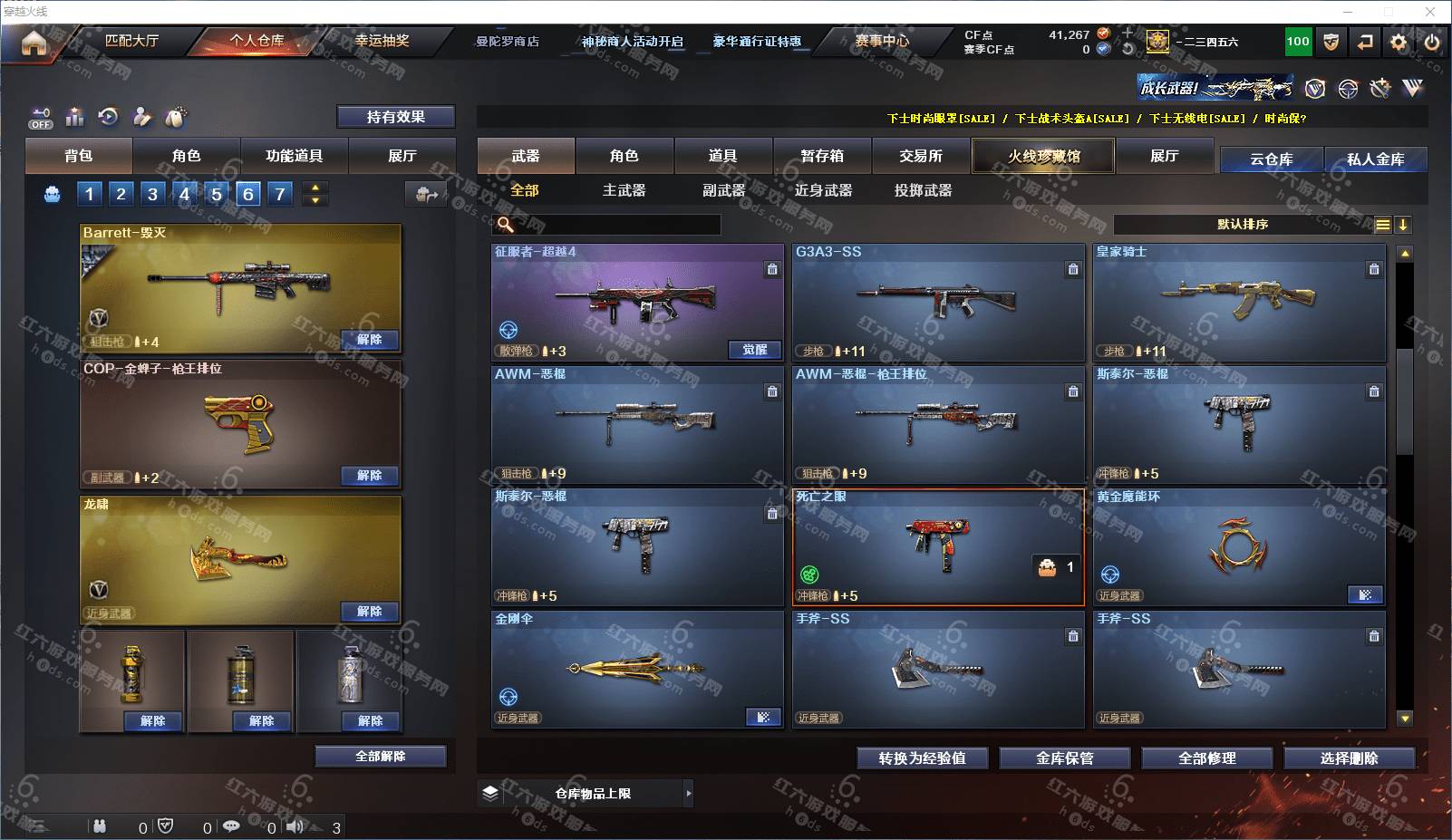Viewport: 1452px width, 840px height.
Task: Click the 持有效果 owned effects button
Action: click(395, 117)
